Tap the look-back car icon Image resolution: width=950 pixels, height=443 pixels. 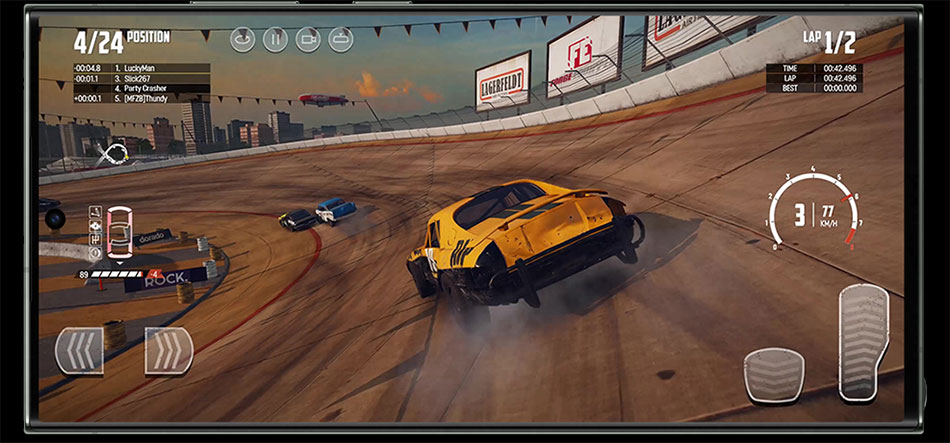341,39
